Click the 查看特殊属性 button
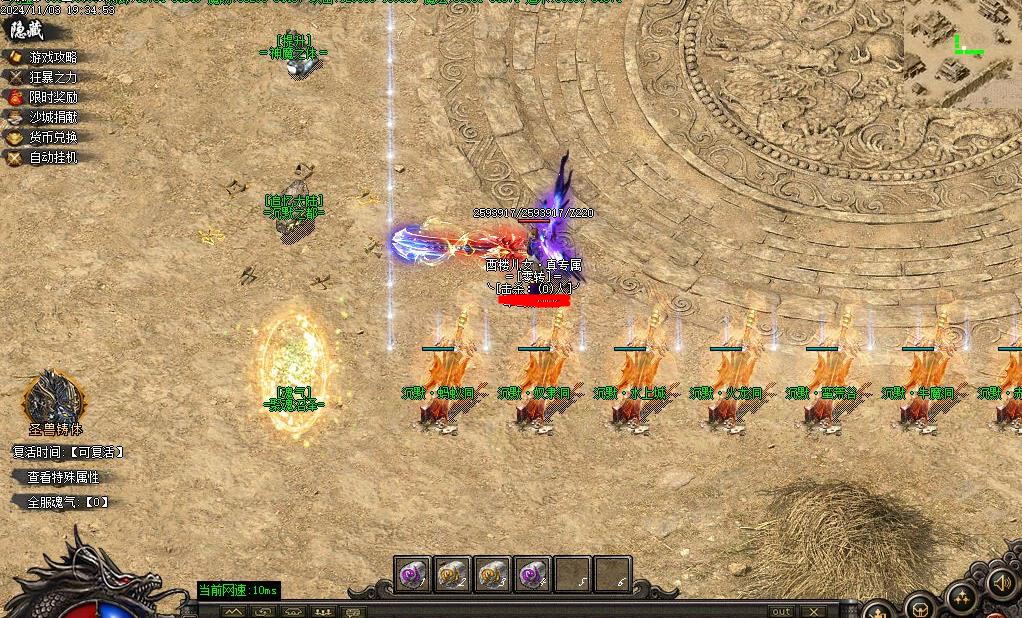 tap(63, 478)
